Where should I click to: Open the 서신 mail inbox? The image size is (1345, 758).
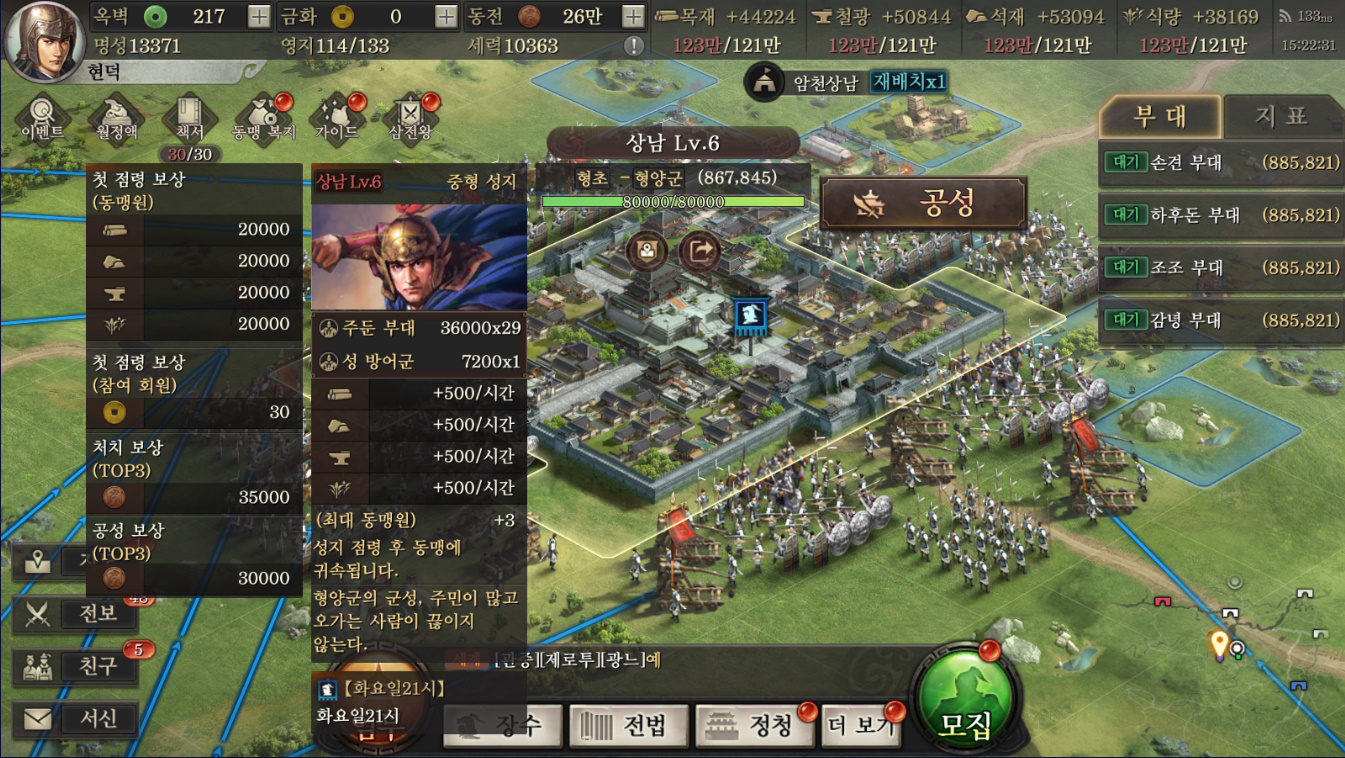click(x=76, y=718)
